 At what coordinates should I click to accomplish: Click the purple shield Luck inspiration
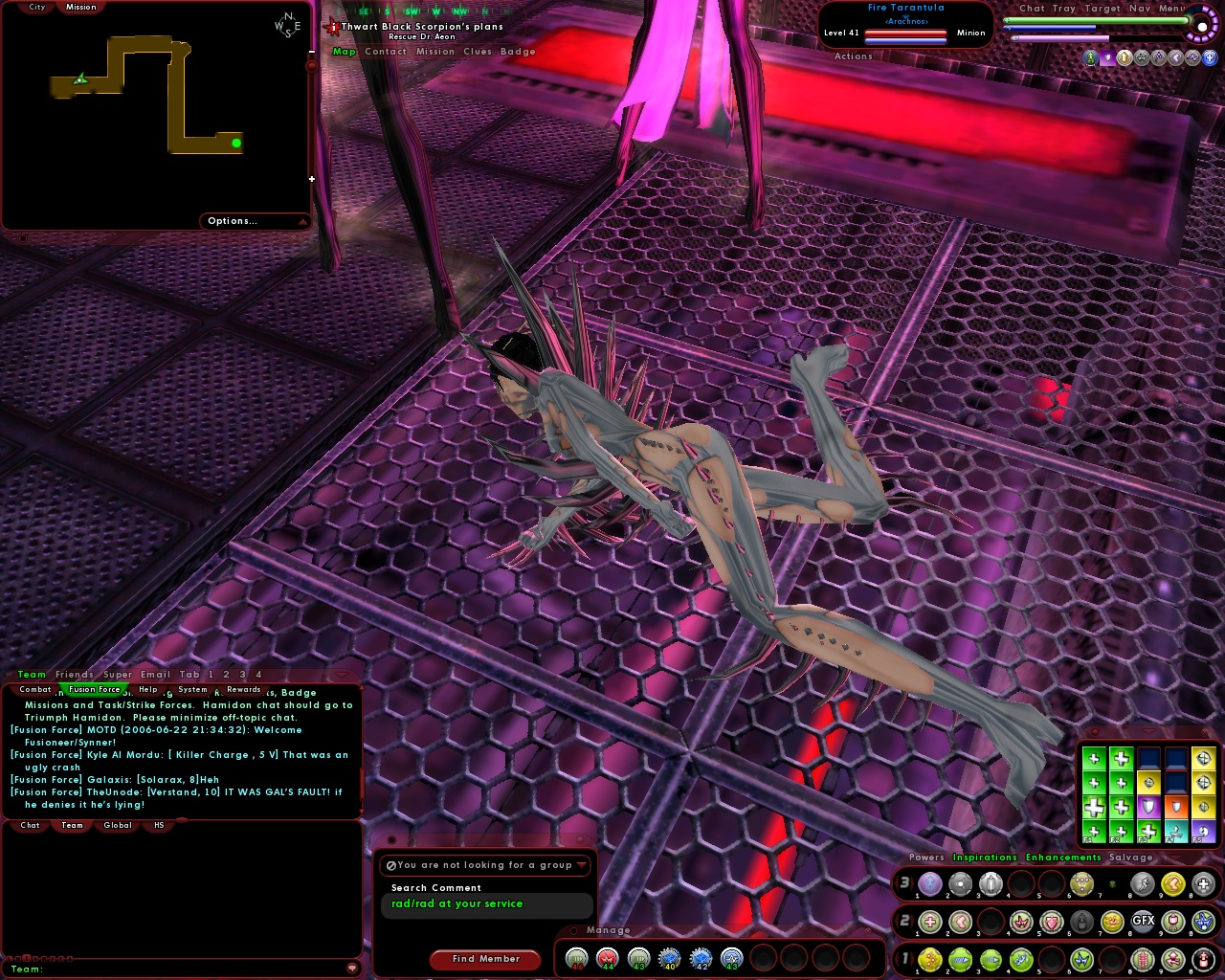1148,806
